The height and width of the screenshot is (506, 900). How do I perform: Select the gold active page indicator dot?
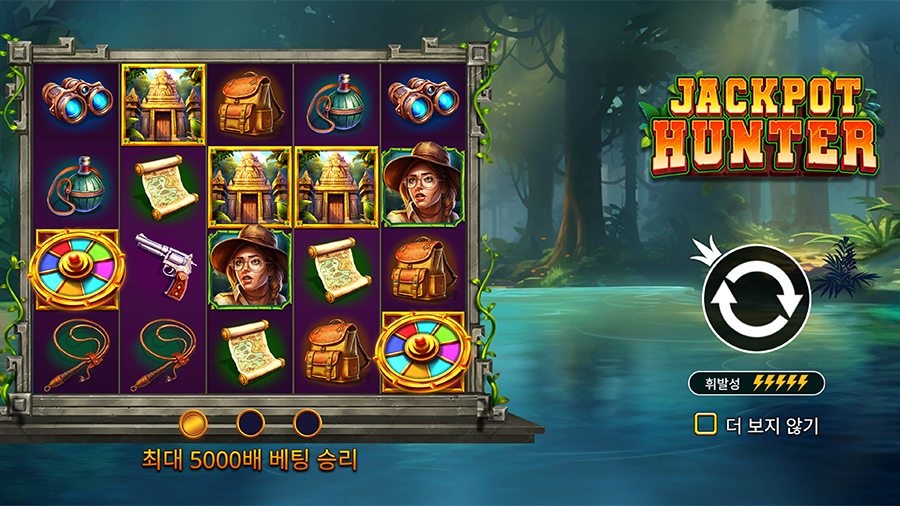click(x=193, y=423)
